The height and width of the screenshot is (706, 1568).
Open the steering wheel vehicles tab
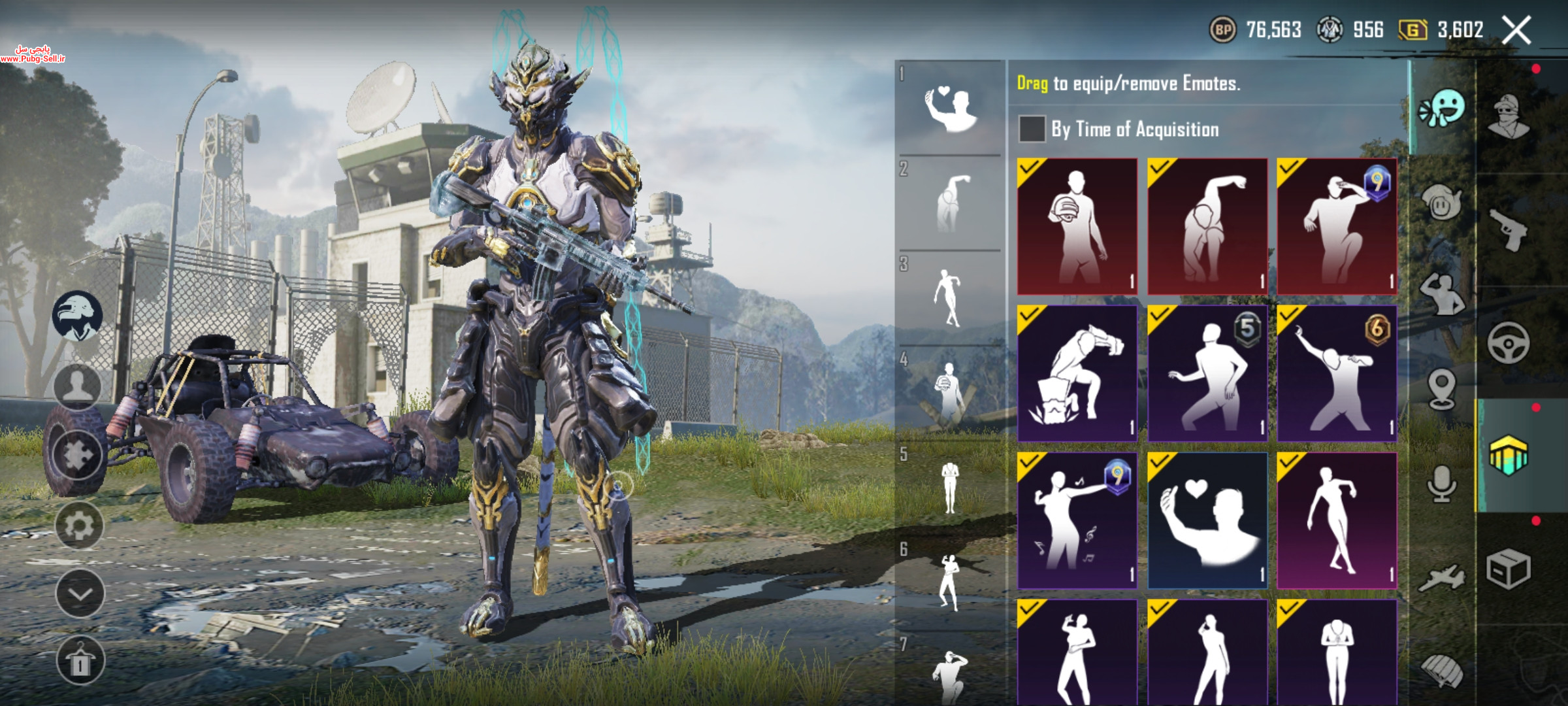1509,342
